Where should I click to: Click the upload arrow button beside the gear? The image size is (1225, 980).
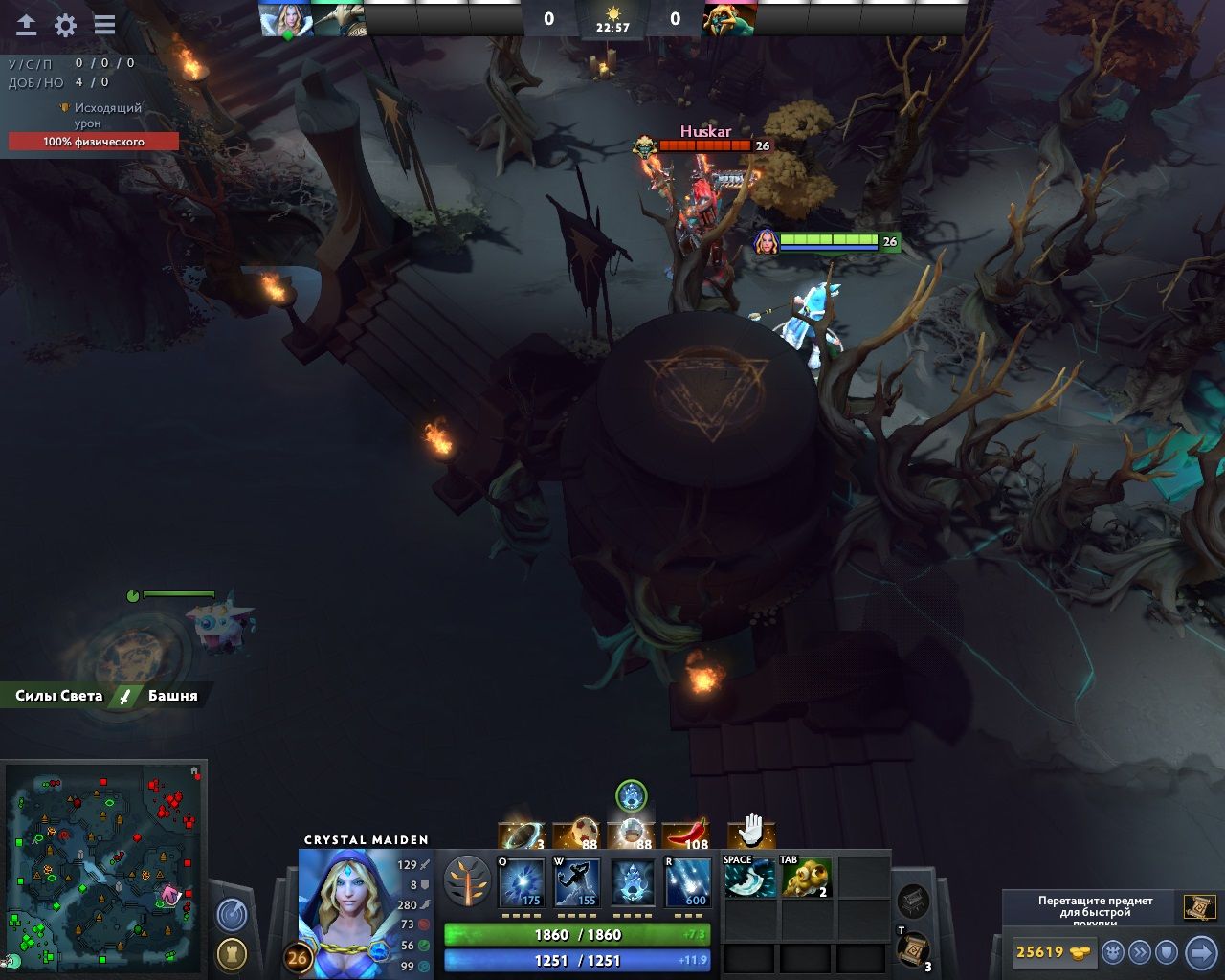pos(27,25)
